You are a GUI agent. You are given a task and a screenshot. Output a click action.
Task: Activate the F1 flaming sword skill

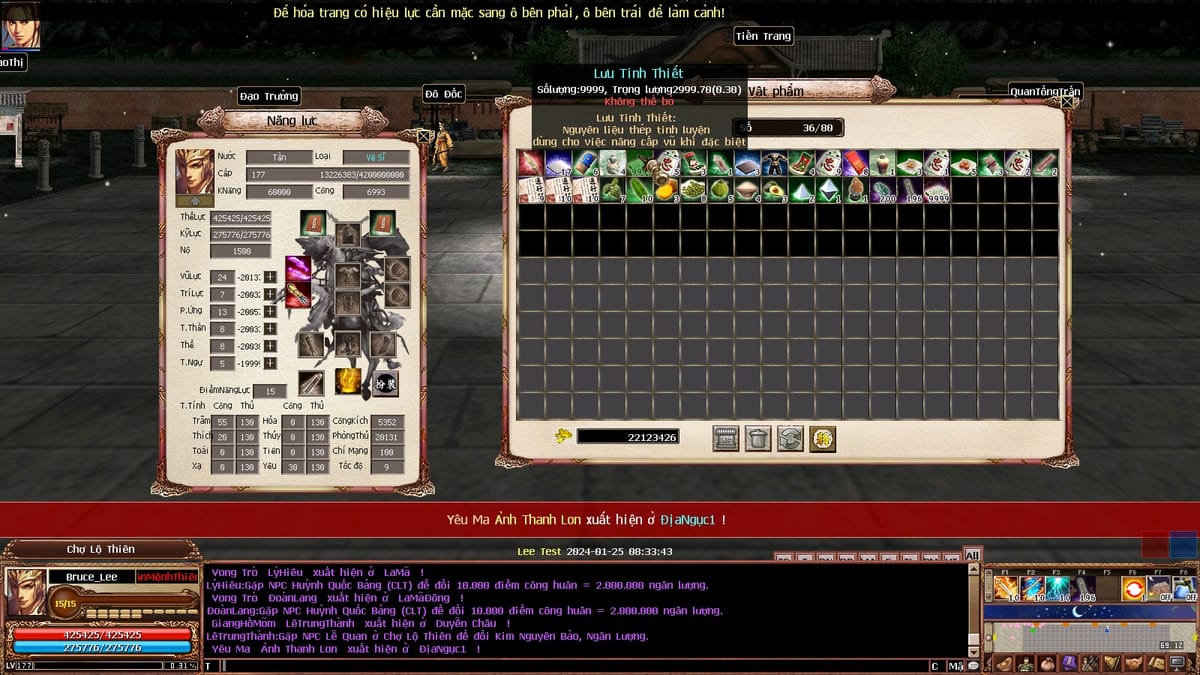1005,588
